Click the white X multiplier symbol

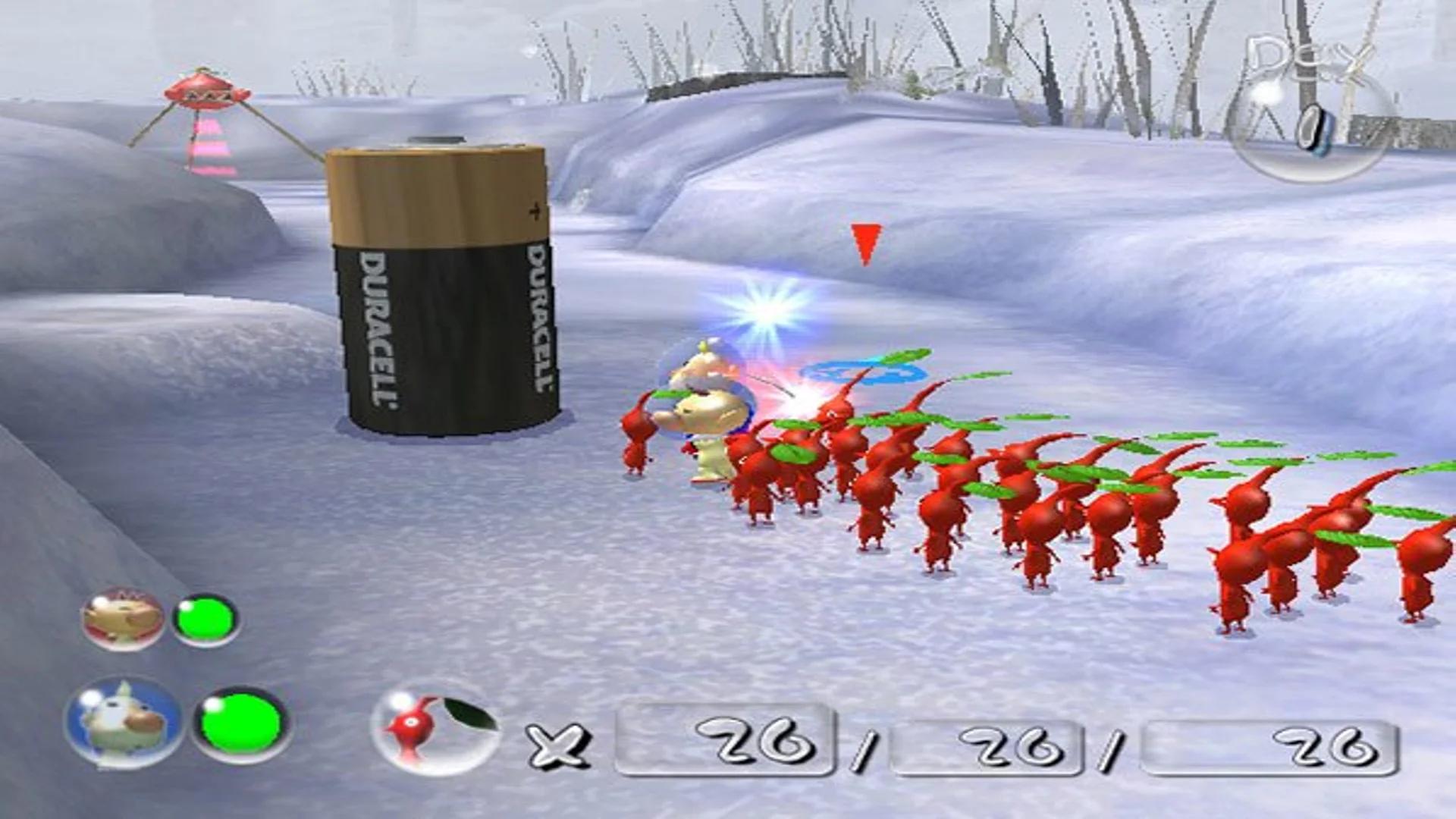559,747
